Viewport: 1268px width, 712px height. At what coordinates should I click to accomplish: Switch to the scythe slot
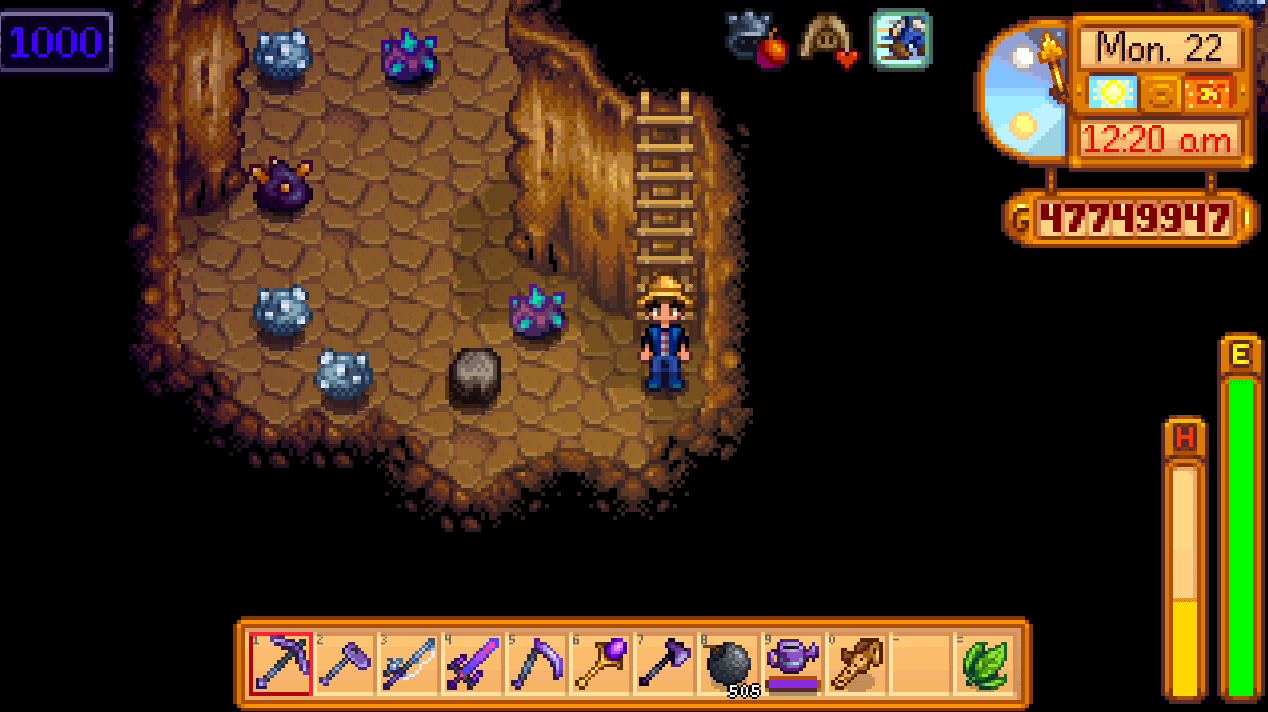[537, 663]
